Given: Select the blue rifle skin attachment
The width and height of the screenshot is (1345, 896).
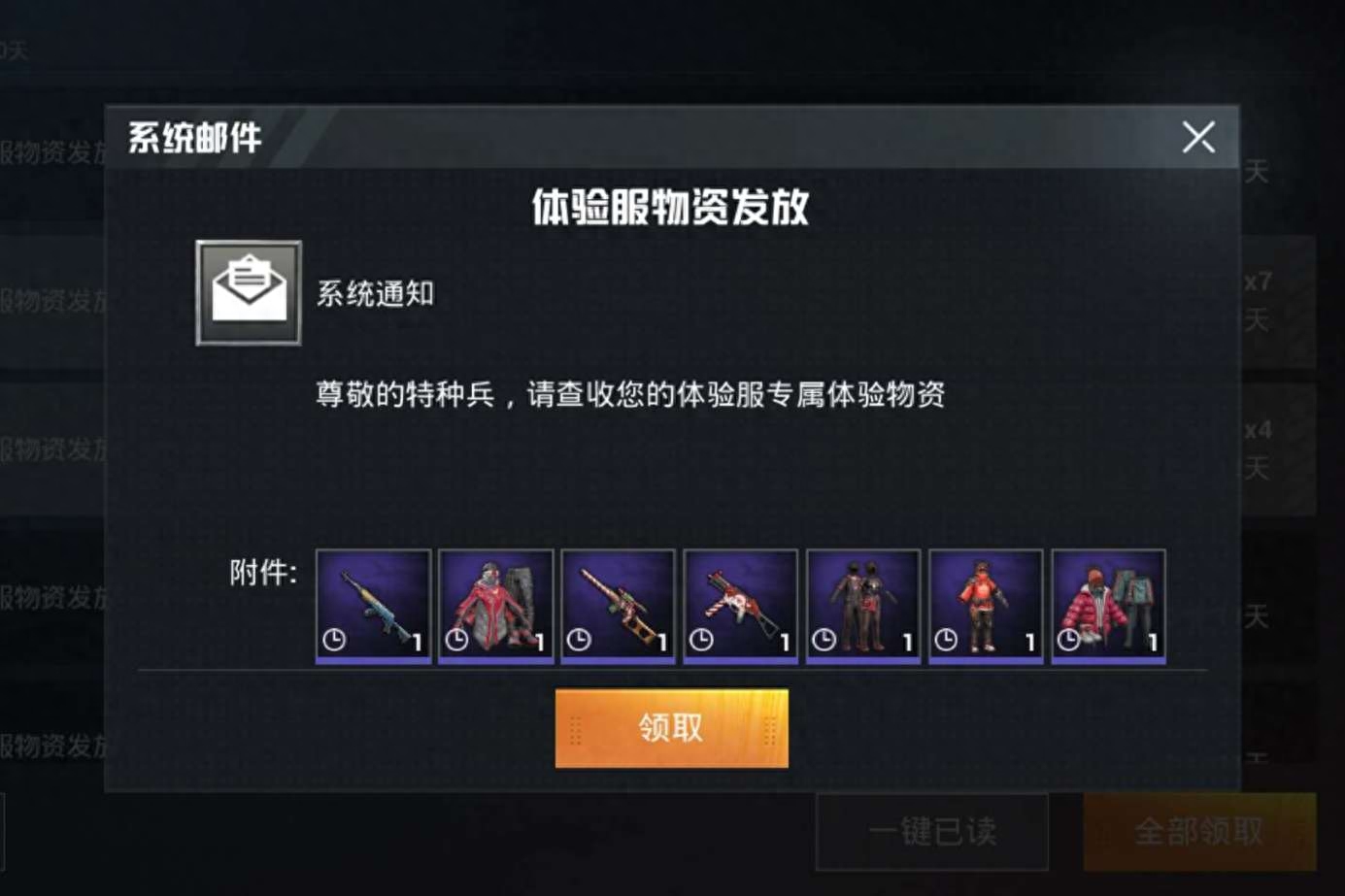Looking at the screenshot, I should click(371, 604).
